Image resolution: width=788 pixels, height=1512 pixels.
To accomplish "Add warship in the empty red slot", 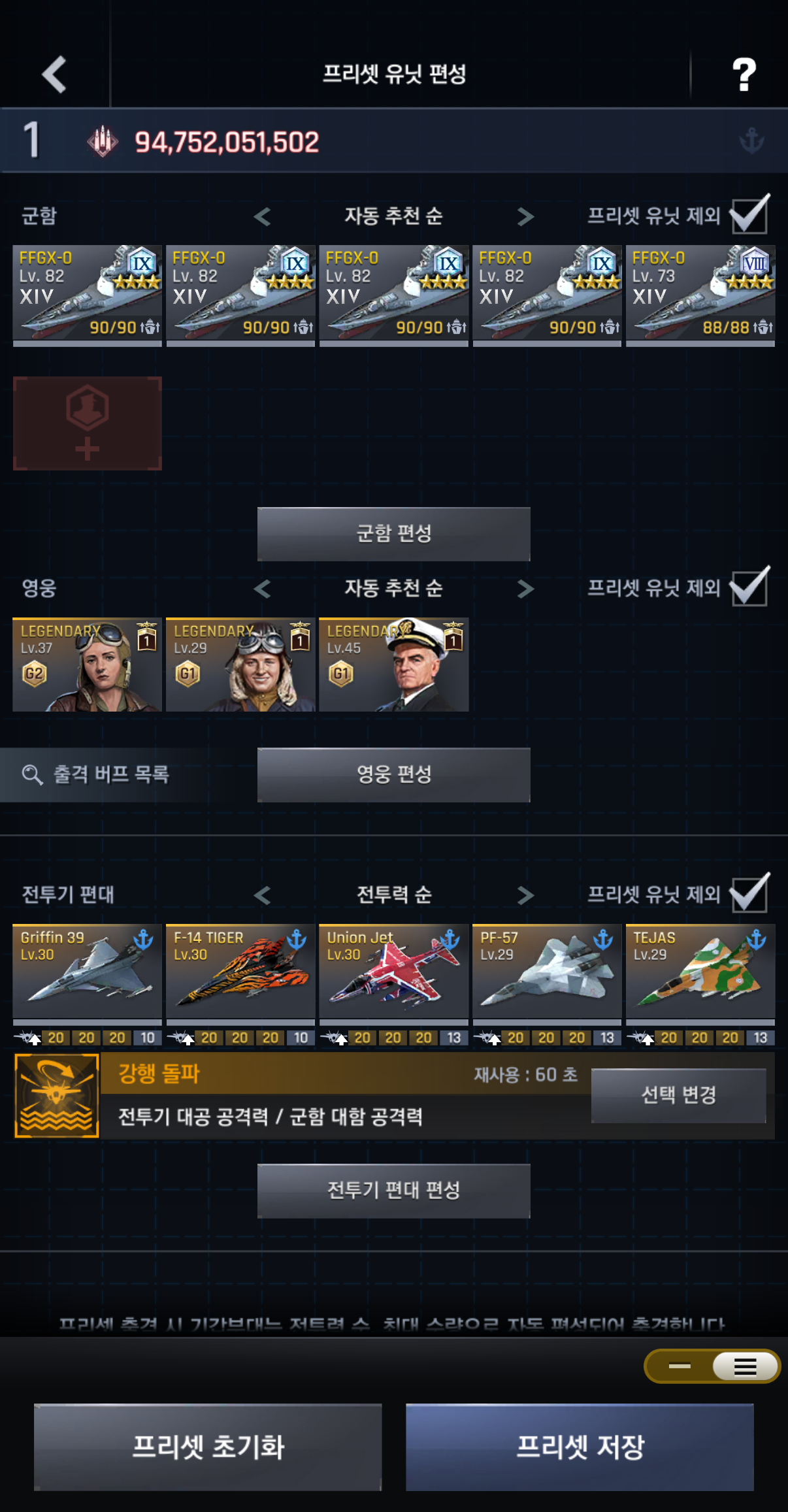I will tap(88, 423).
